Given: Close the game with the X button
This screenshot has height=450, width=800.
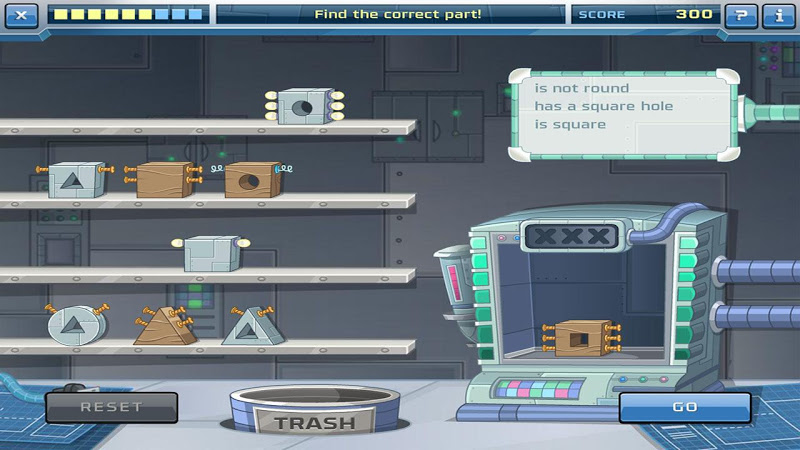Looking at the screenshot, I should point(23,15).
